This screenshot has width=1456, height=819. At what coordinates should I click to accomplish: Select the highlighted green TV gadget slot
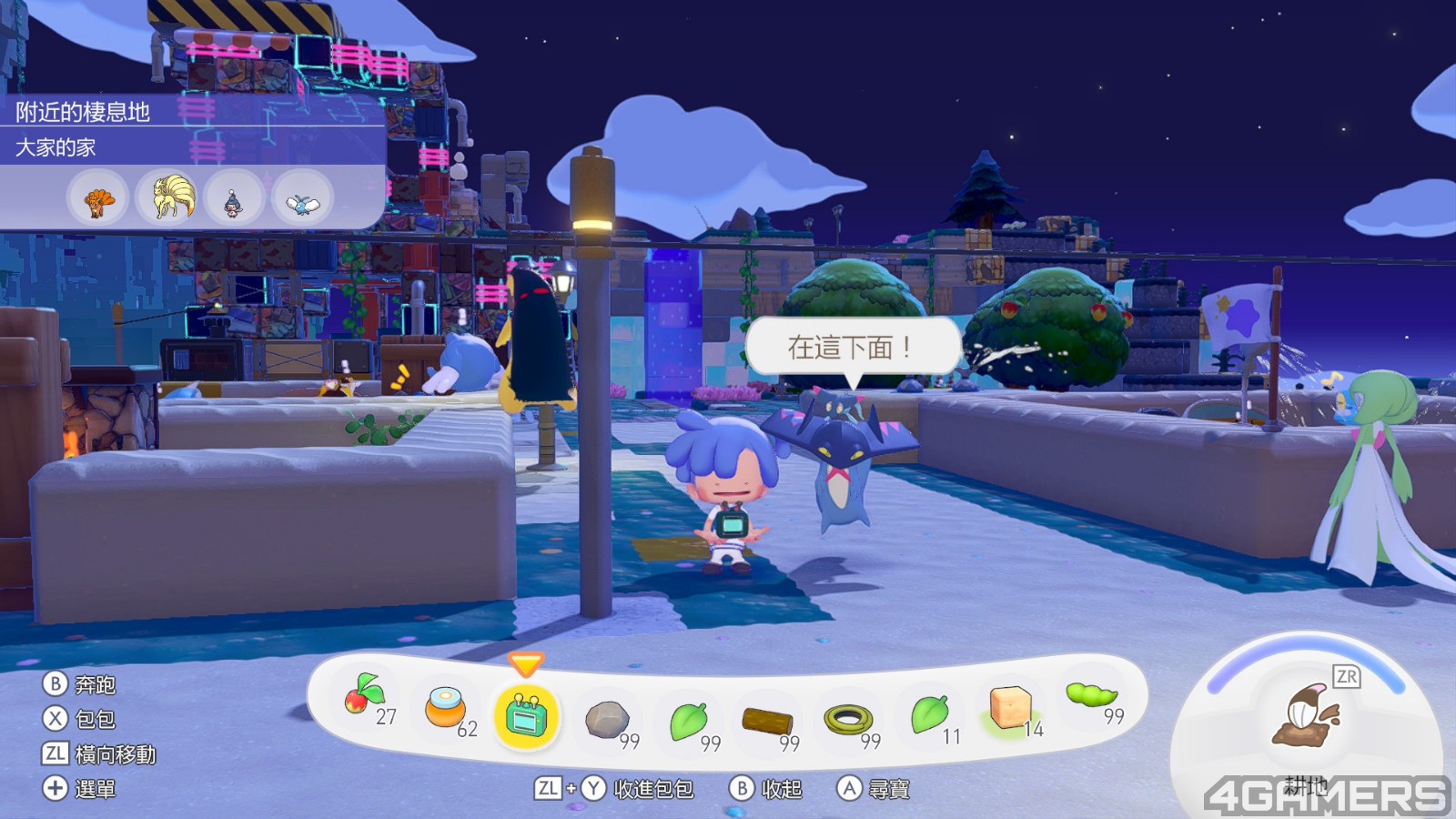(525, 716)
